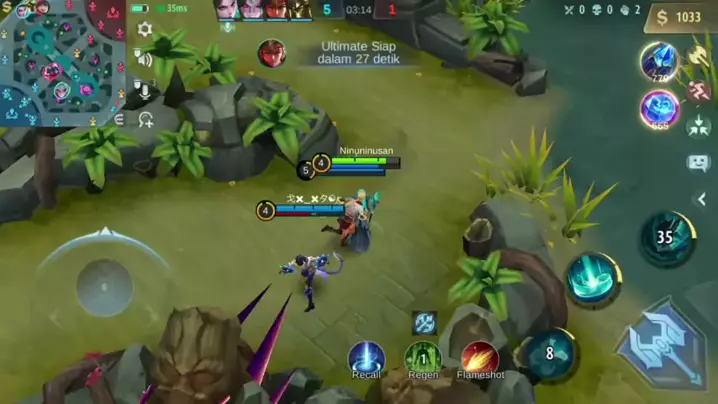This screenshot has width=718, height=404.
Task: Buy the recommended item priced 665
Action: 659,109
